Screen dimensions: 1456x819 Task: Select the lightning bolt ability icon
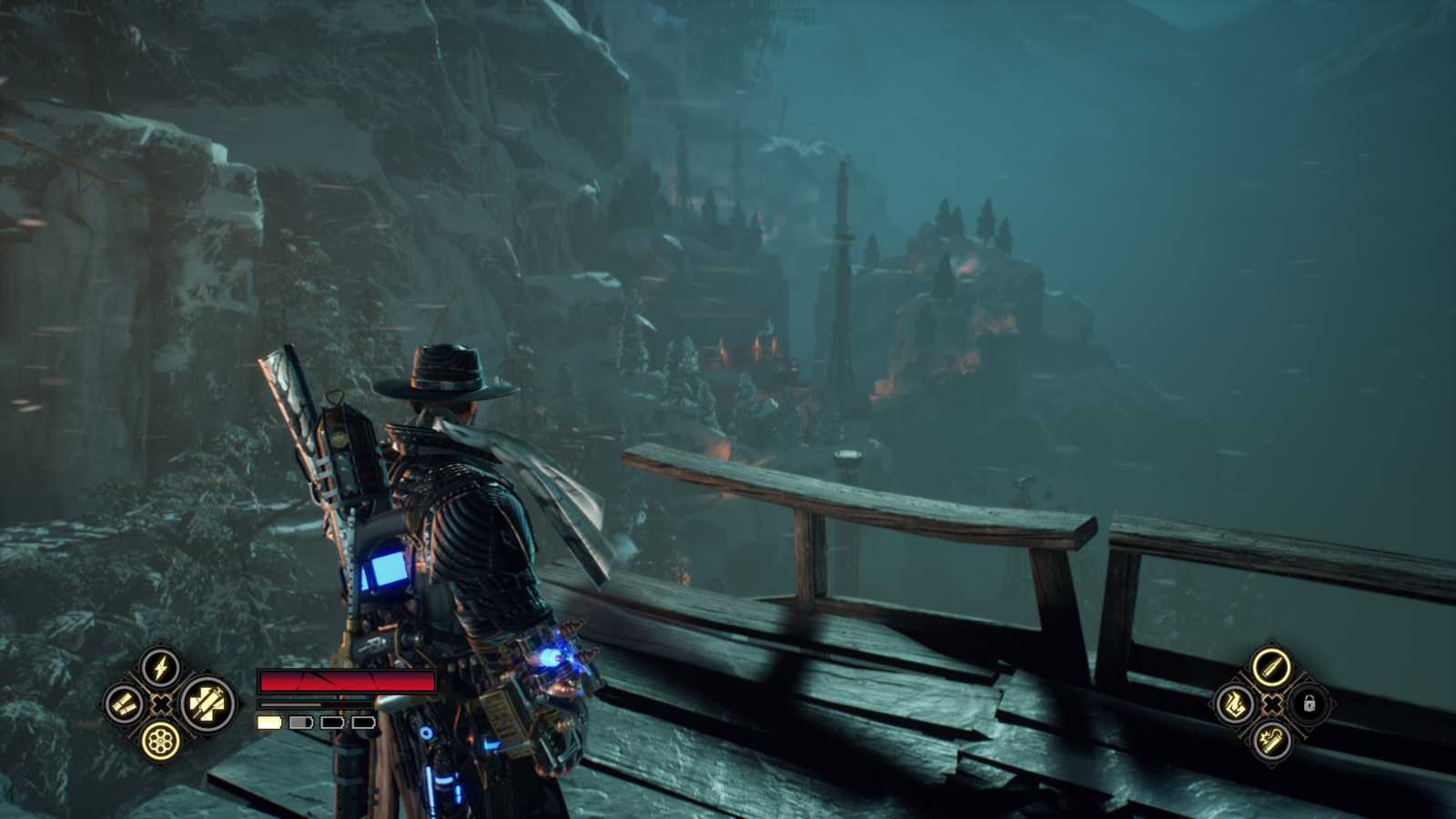tap(160, 667)
